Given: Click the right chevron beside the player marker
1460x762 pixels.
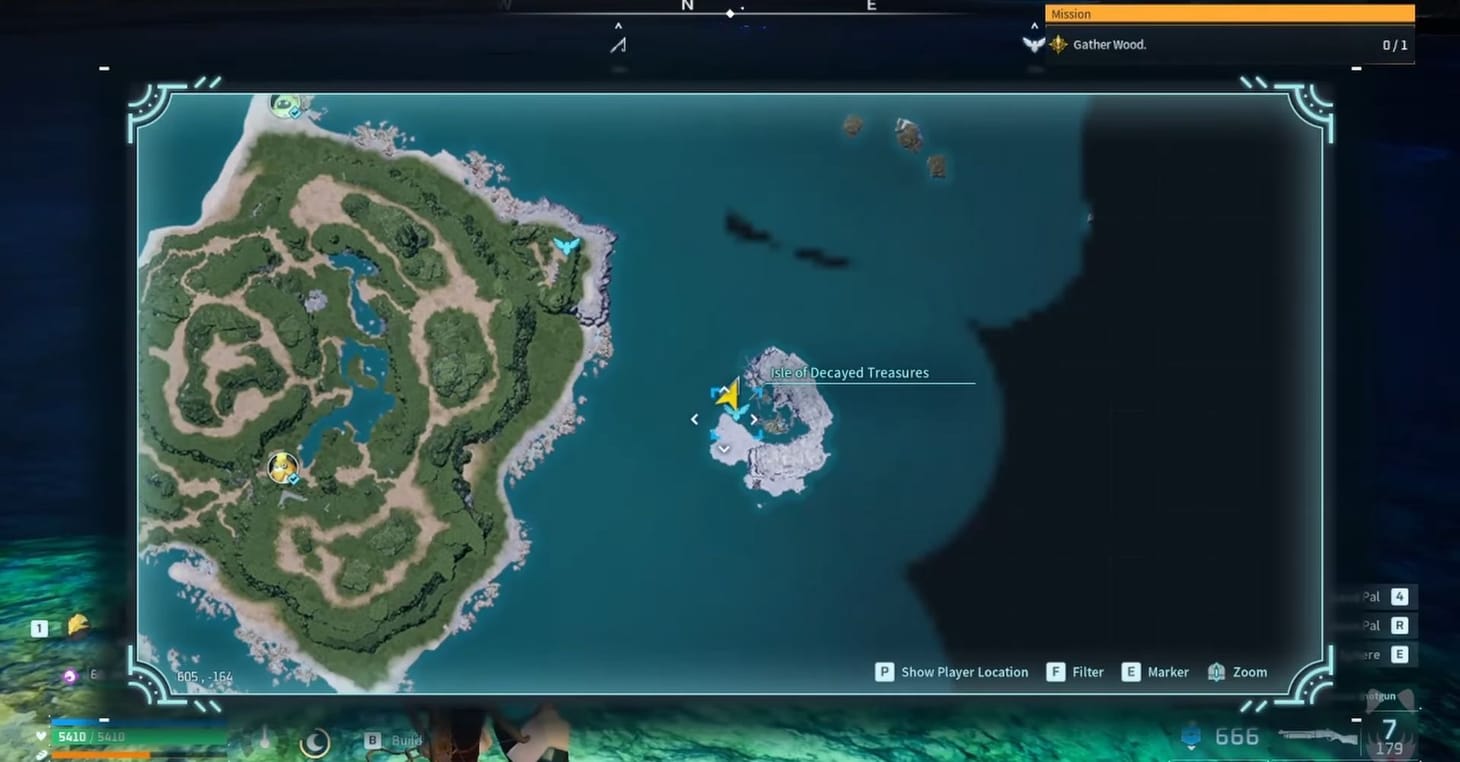Looking at the screenshot, I should [754, 420].
